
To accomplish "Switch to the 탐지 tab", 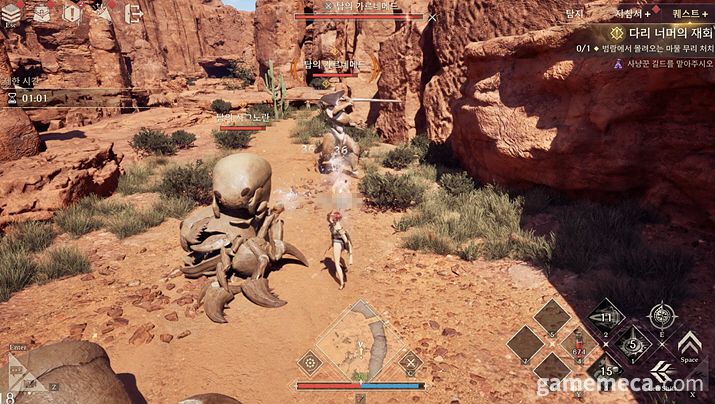I will [574, 13].
